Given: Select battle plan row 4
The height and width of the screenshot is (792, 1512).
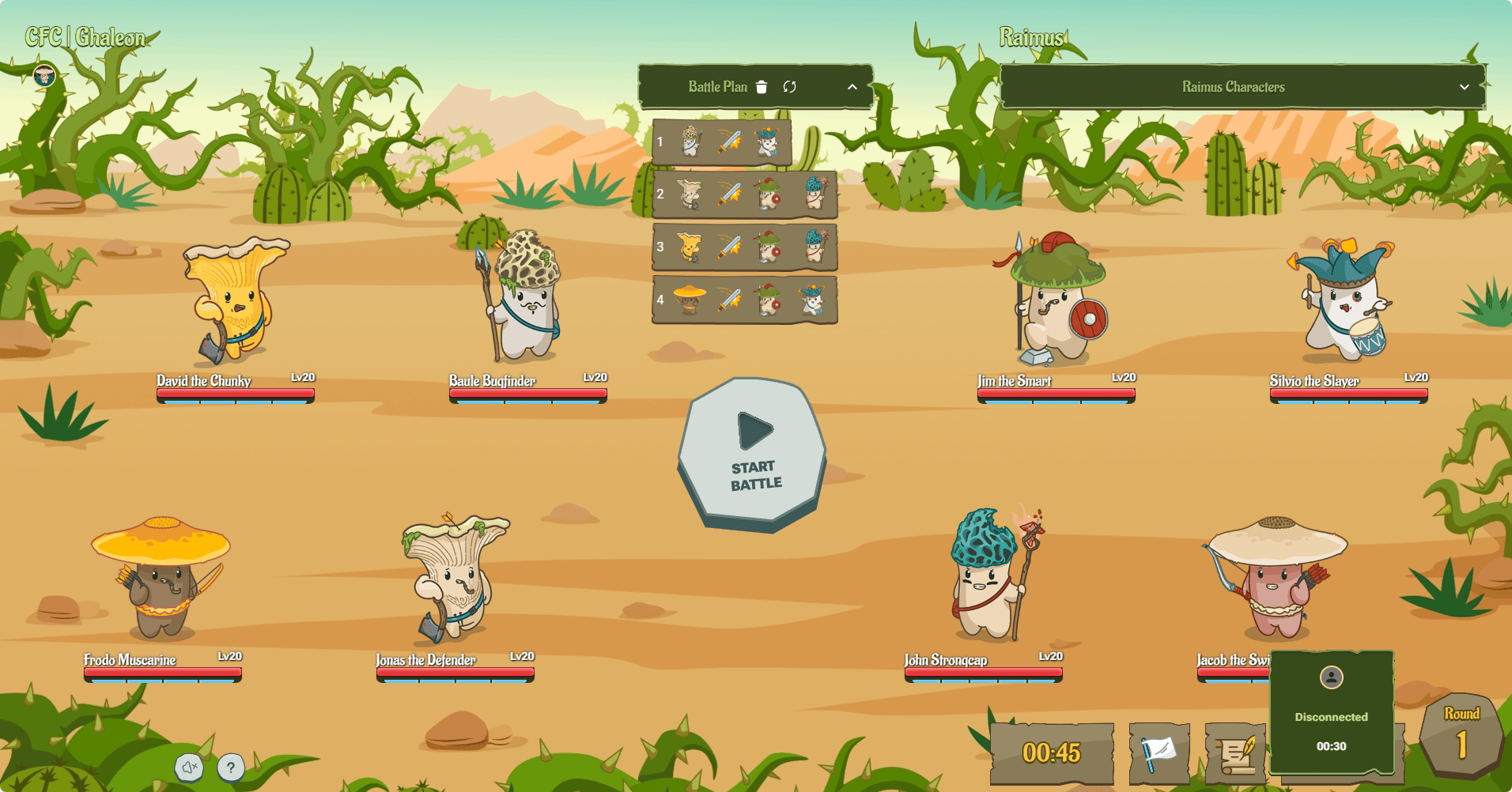Looking at the screenshot, I should point(744,300).
